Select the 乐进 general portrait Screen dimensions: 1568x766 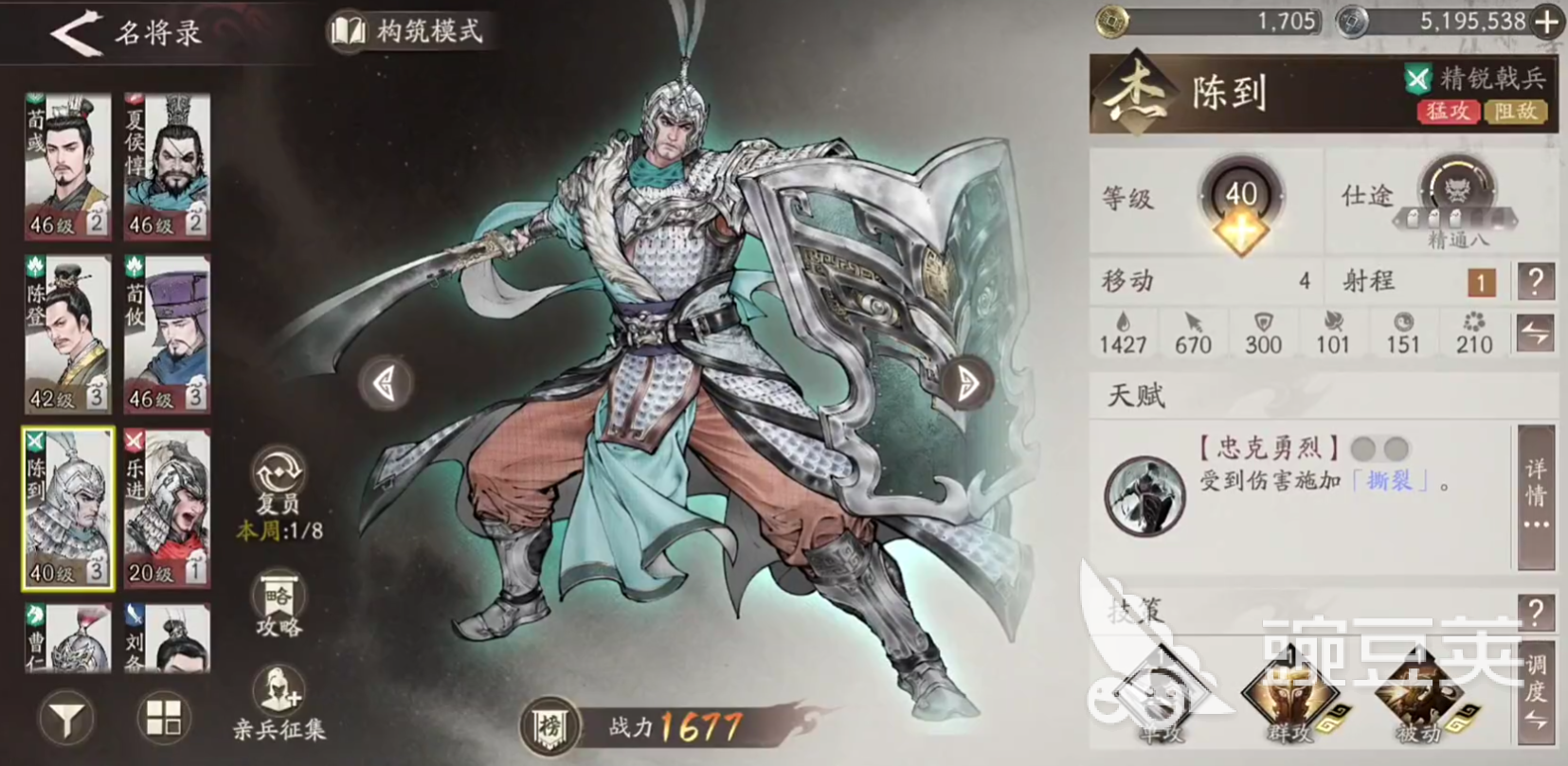(x=167, y=509)
